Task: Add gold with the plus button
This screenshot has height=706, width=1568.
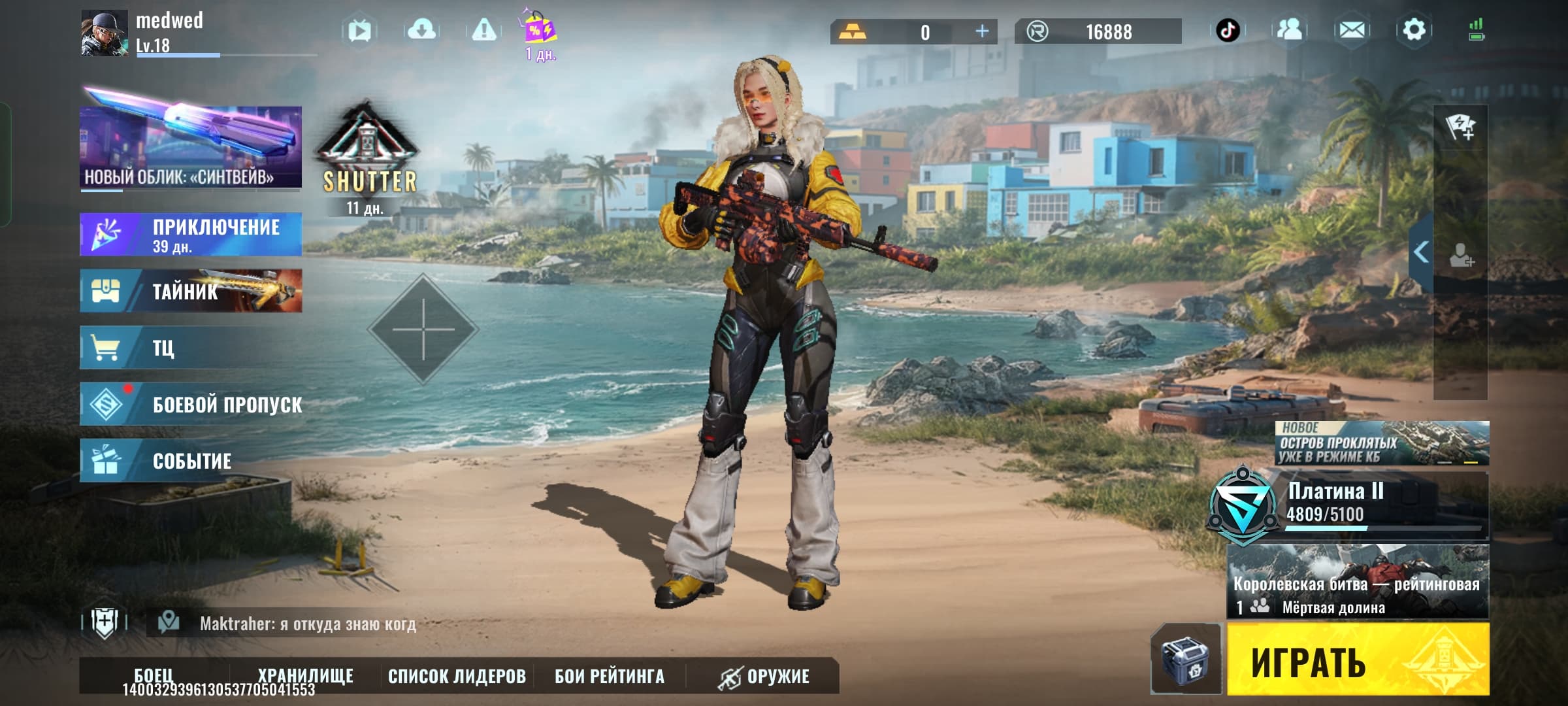Action: [x=981, y=31]
